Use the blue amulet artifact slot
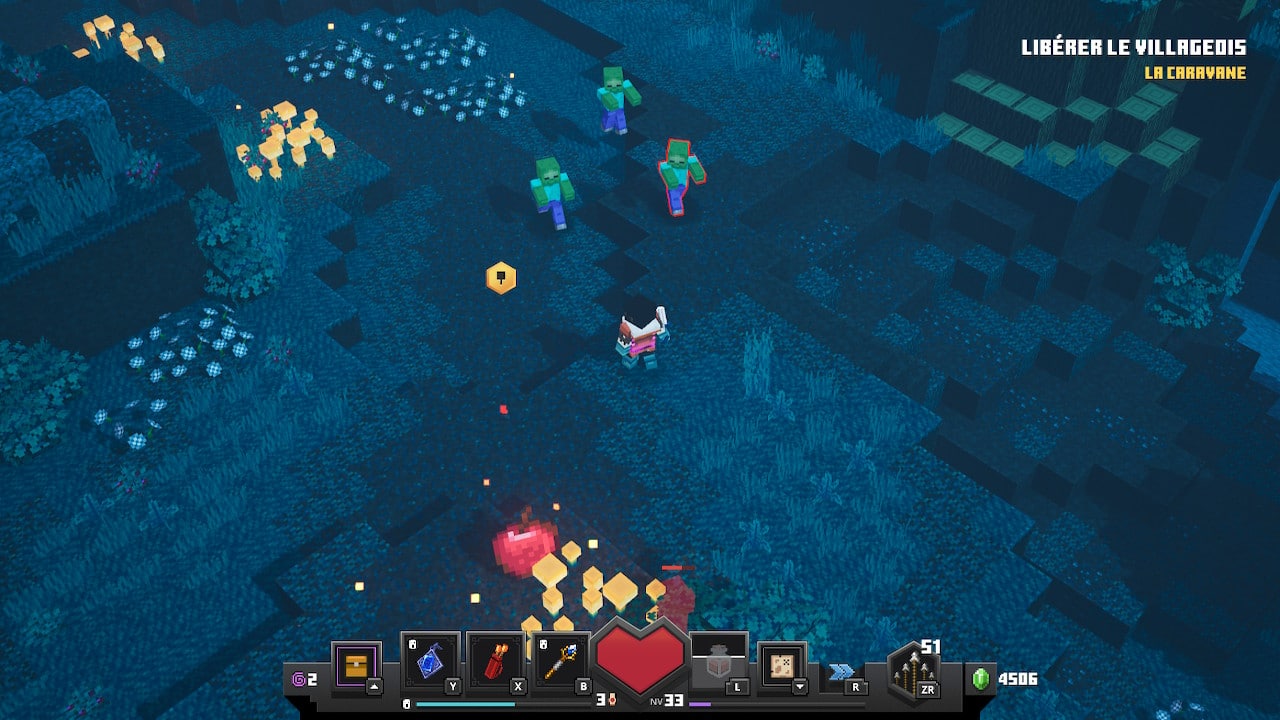The width and height of the screenshot is (1280, 720). pos(430,661)
